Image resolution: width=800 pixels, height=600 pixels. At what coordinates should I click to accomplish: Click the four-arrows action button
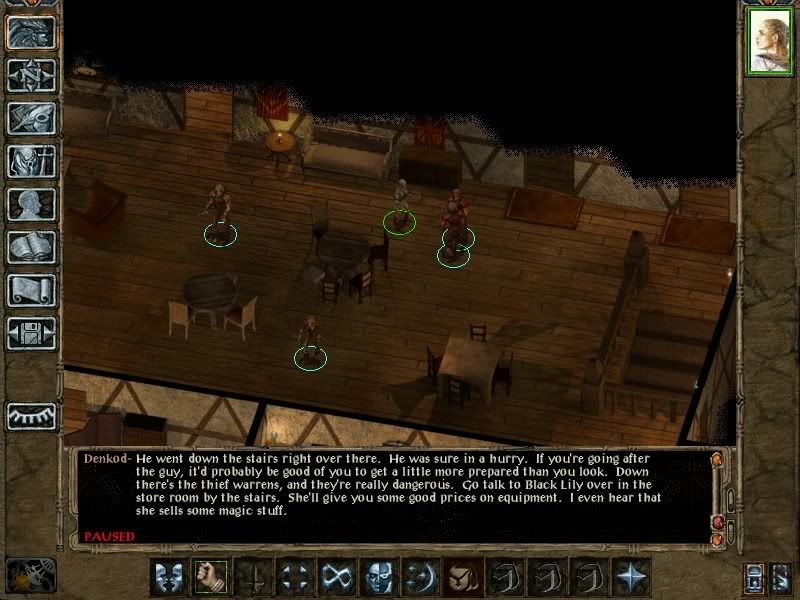[295, 577]
